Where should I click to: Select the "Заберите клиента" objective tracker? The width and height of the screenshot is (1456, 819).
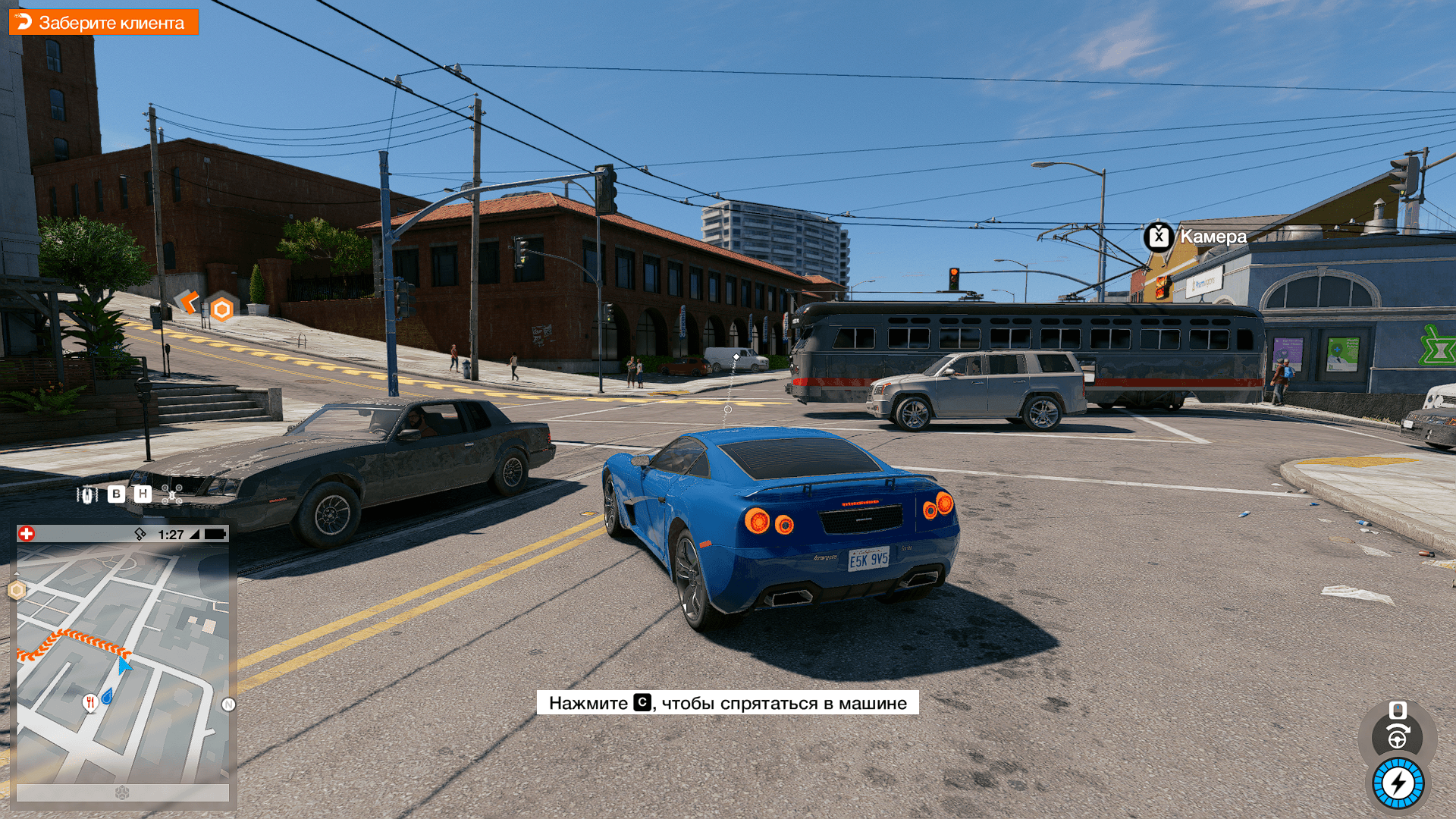(x=103, y=23)
